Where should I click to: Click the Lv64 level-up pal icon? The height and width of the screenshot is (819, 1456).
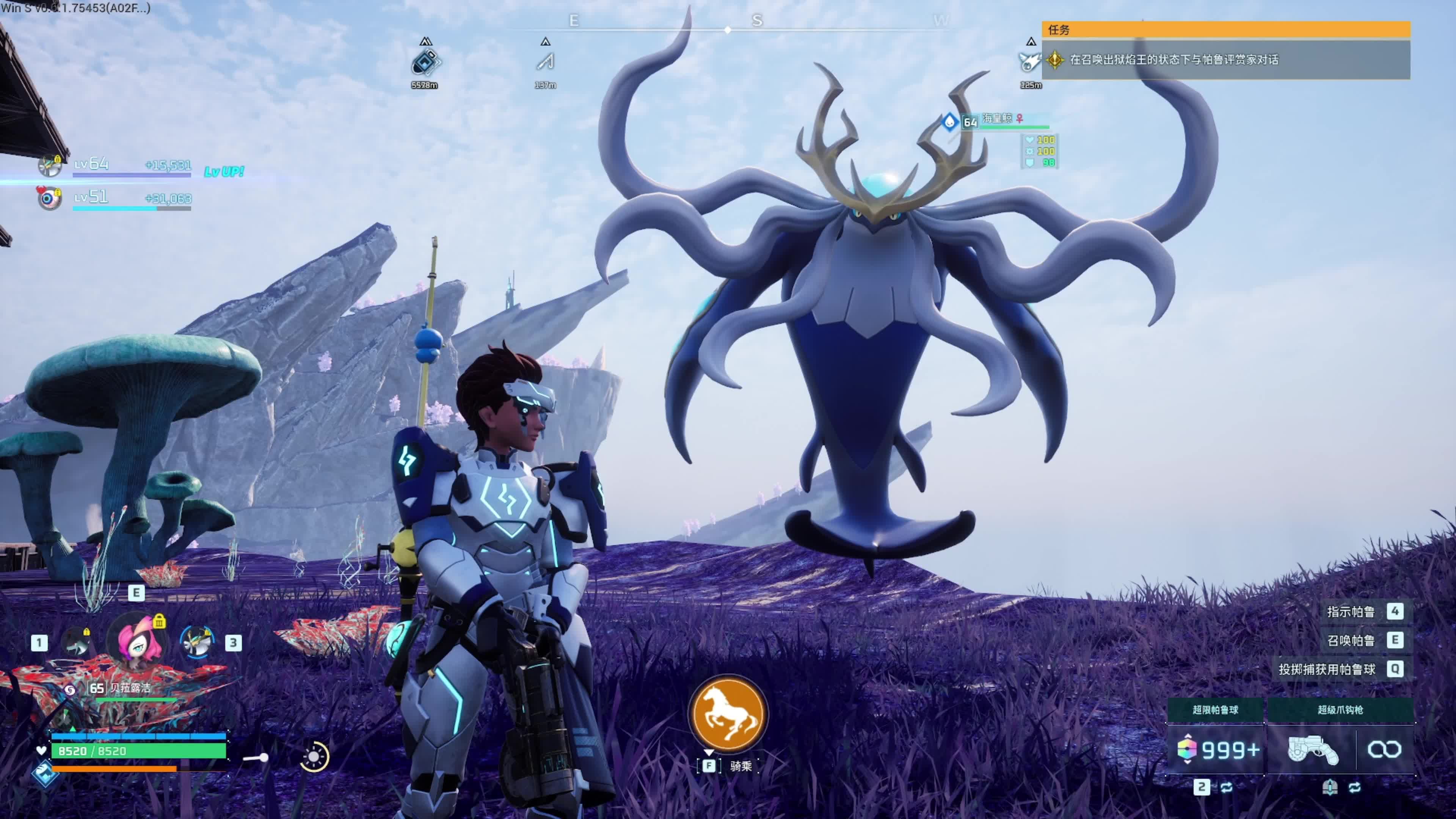50,165
